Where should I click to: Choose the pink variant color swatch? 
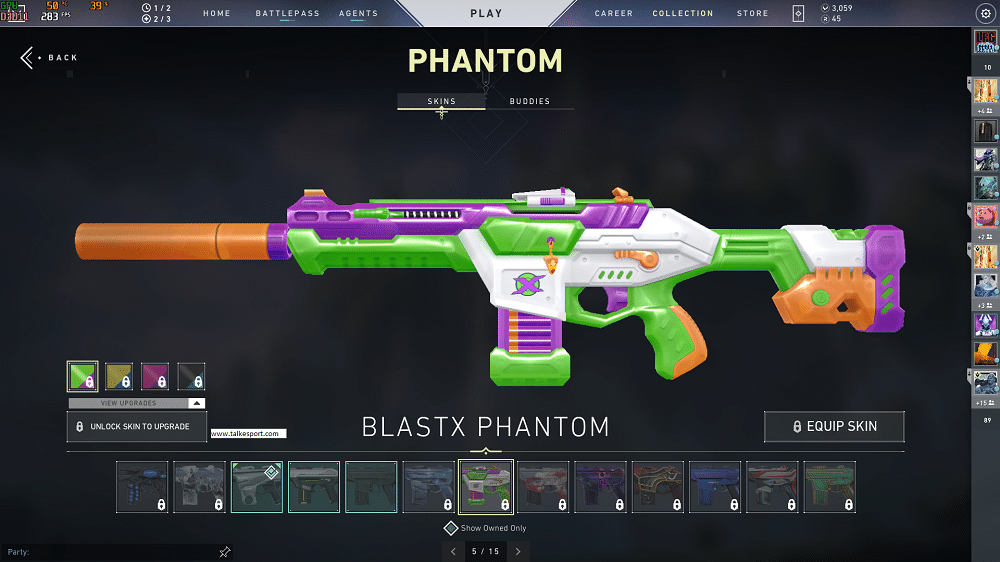155,376
